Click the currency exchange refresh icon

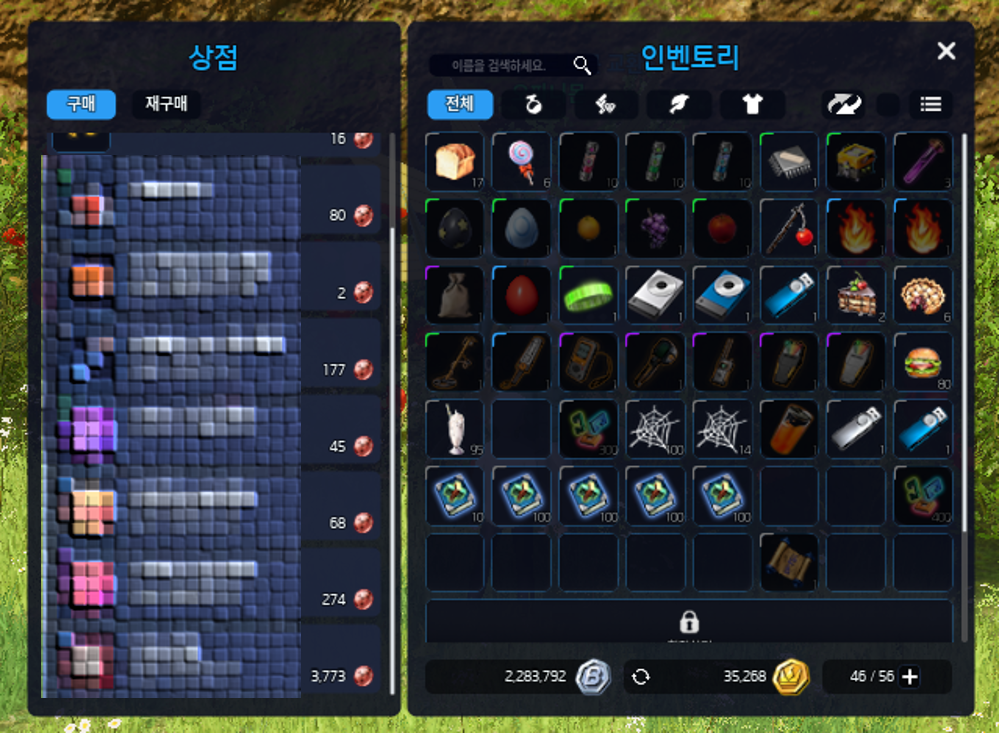click(x=641, y=677)
